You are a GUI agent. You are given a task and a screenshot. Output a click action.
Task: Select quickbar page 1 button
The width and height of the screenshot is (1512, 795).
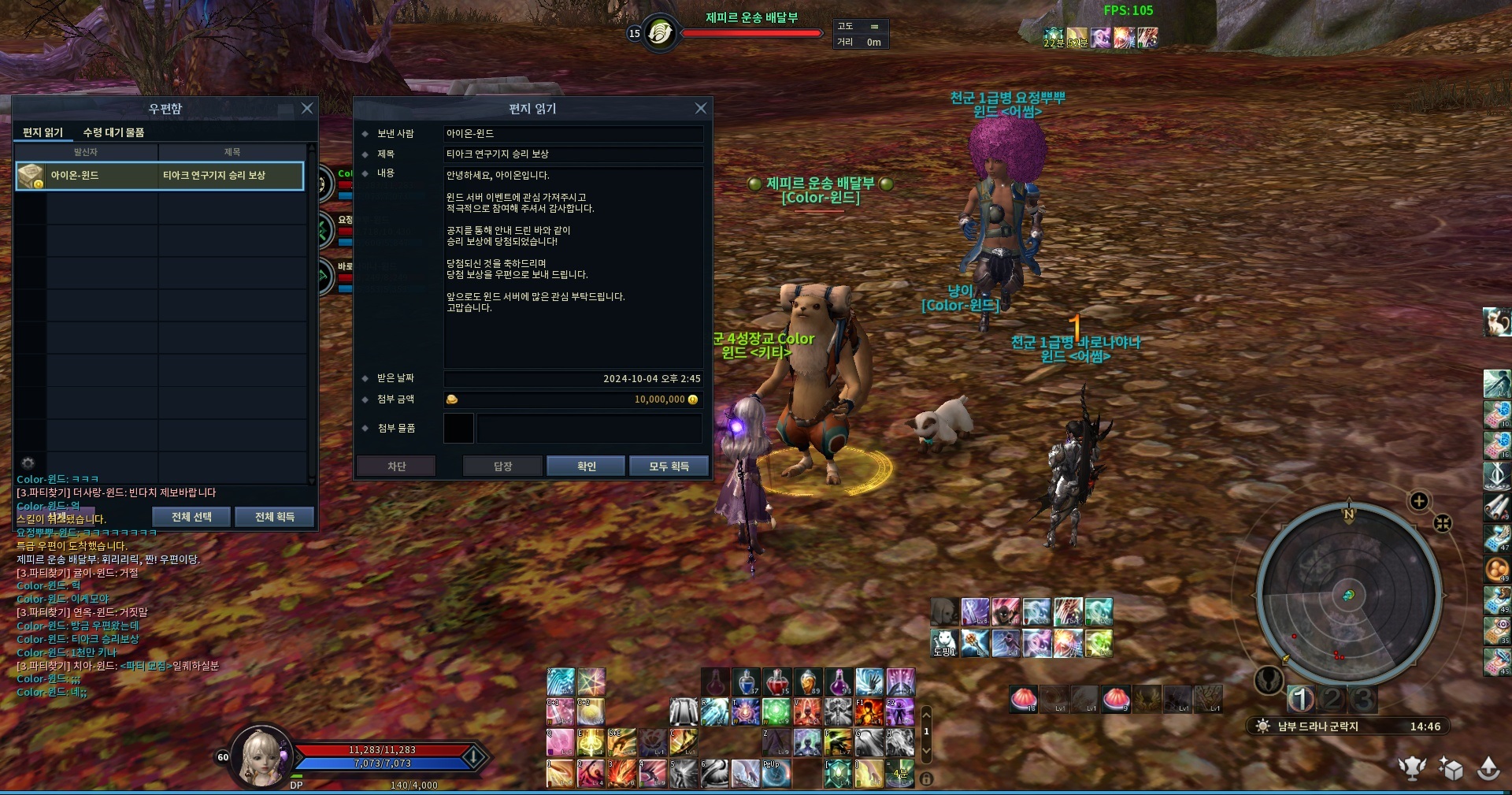pos(1301,698)
